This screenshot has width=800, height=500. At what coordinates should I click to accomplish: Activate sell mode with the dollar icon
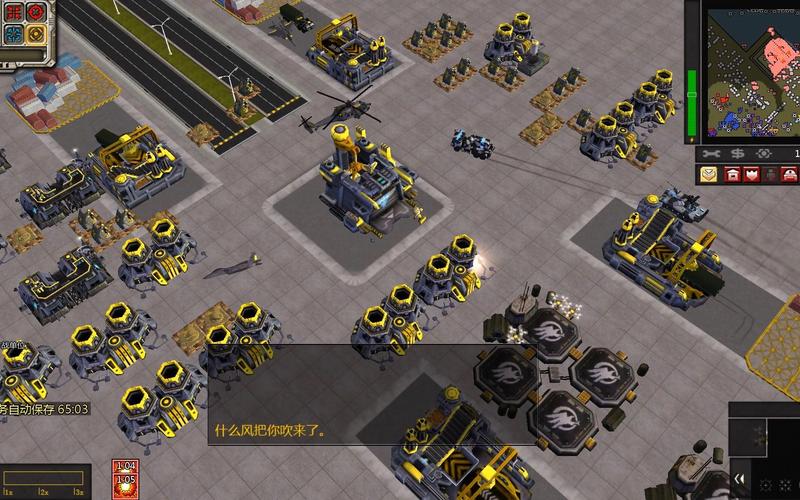(x=738, y=153)
